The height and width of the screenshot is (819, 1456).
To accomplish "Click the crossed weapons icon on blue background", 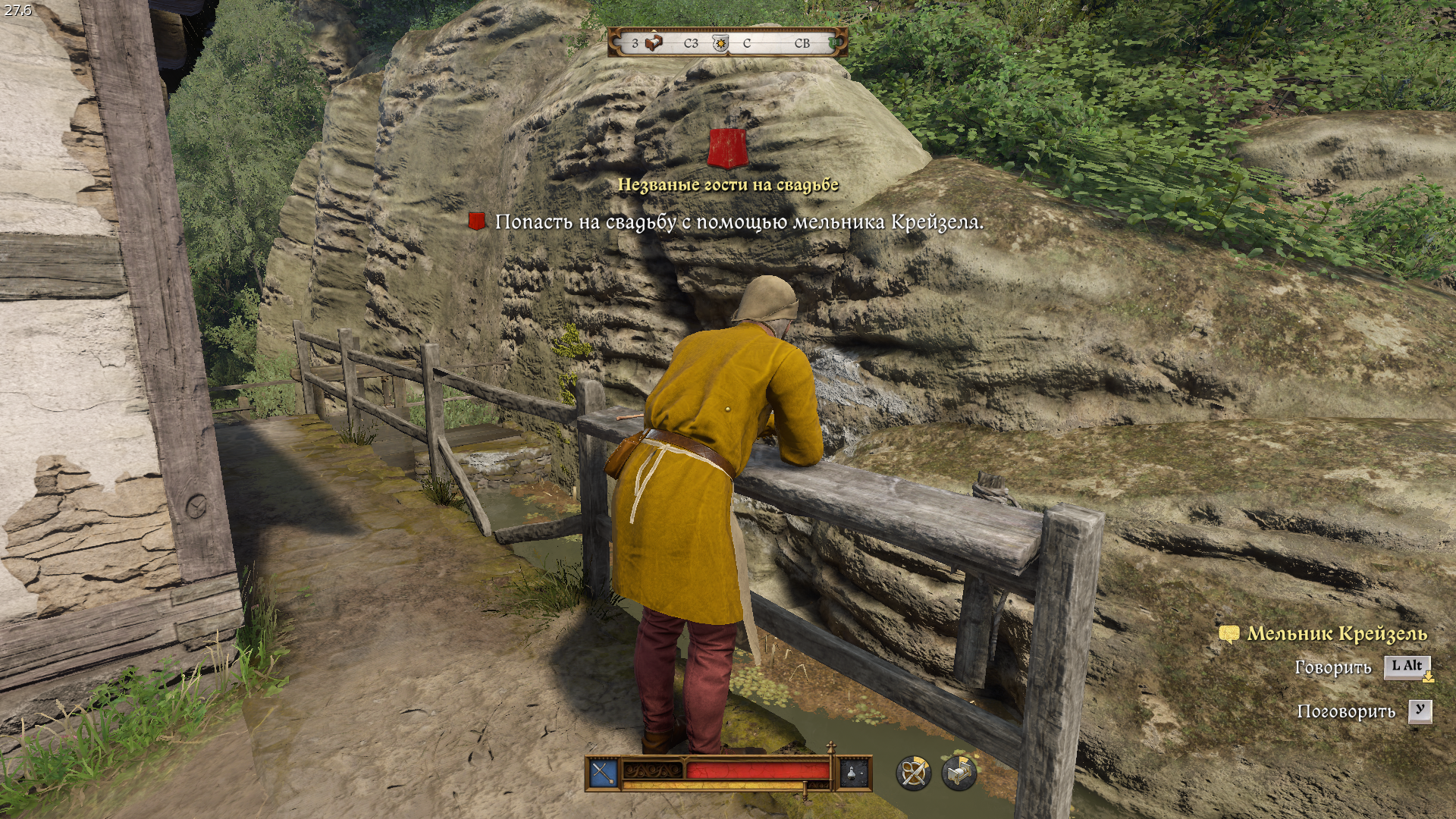I will click(604, 773).
